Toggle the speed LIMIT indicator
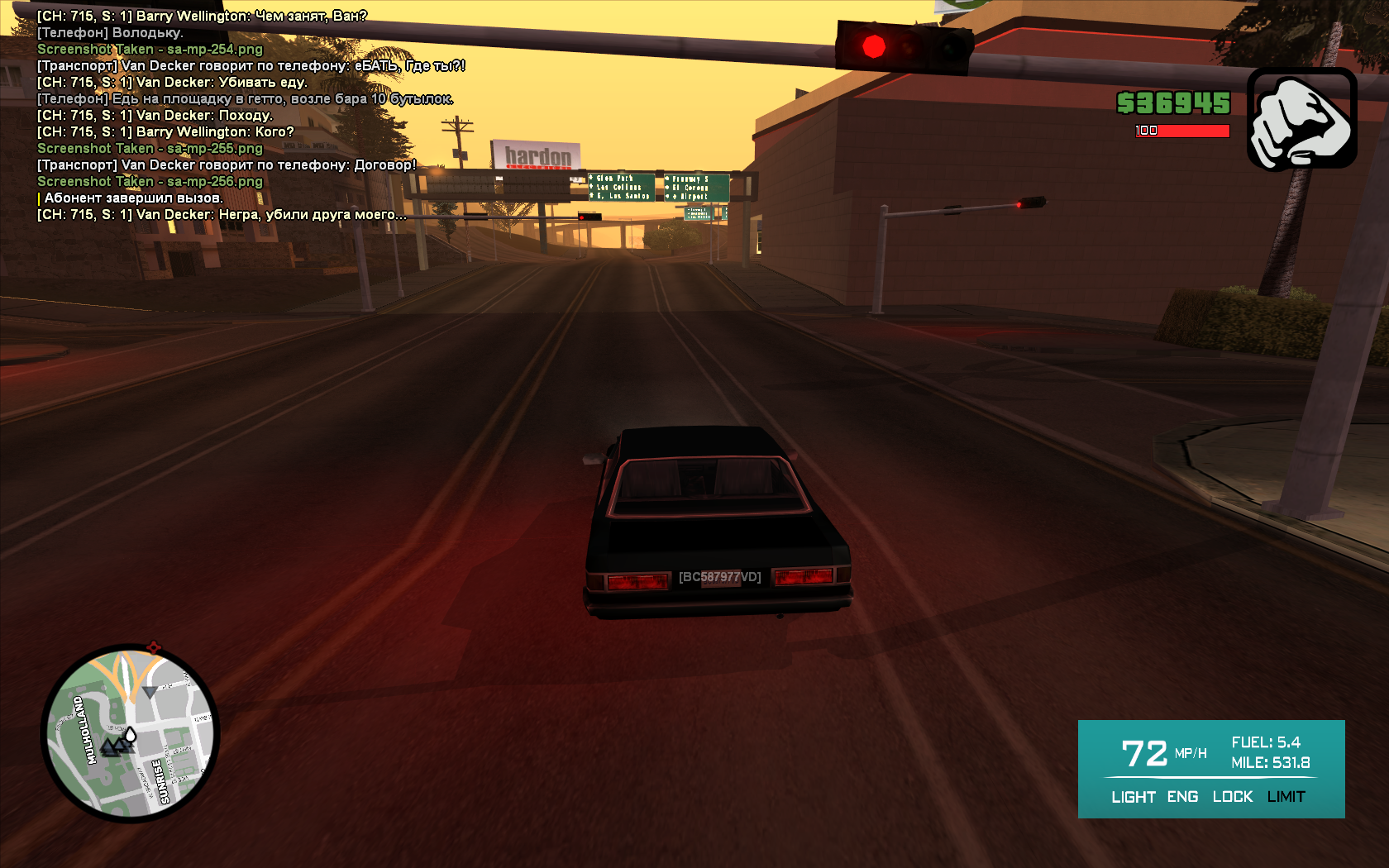This screenshot has height=868, width=1389. [x=1286, y=797]
